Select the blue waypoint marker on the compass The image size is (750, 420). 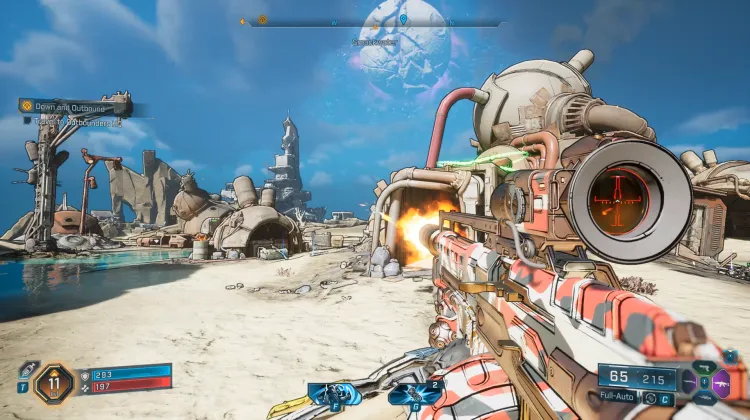point(403,19)
